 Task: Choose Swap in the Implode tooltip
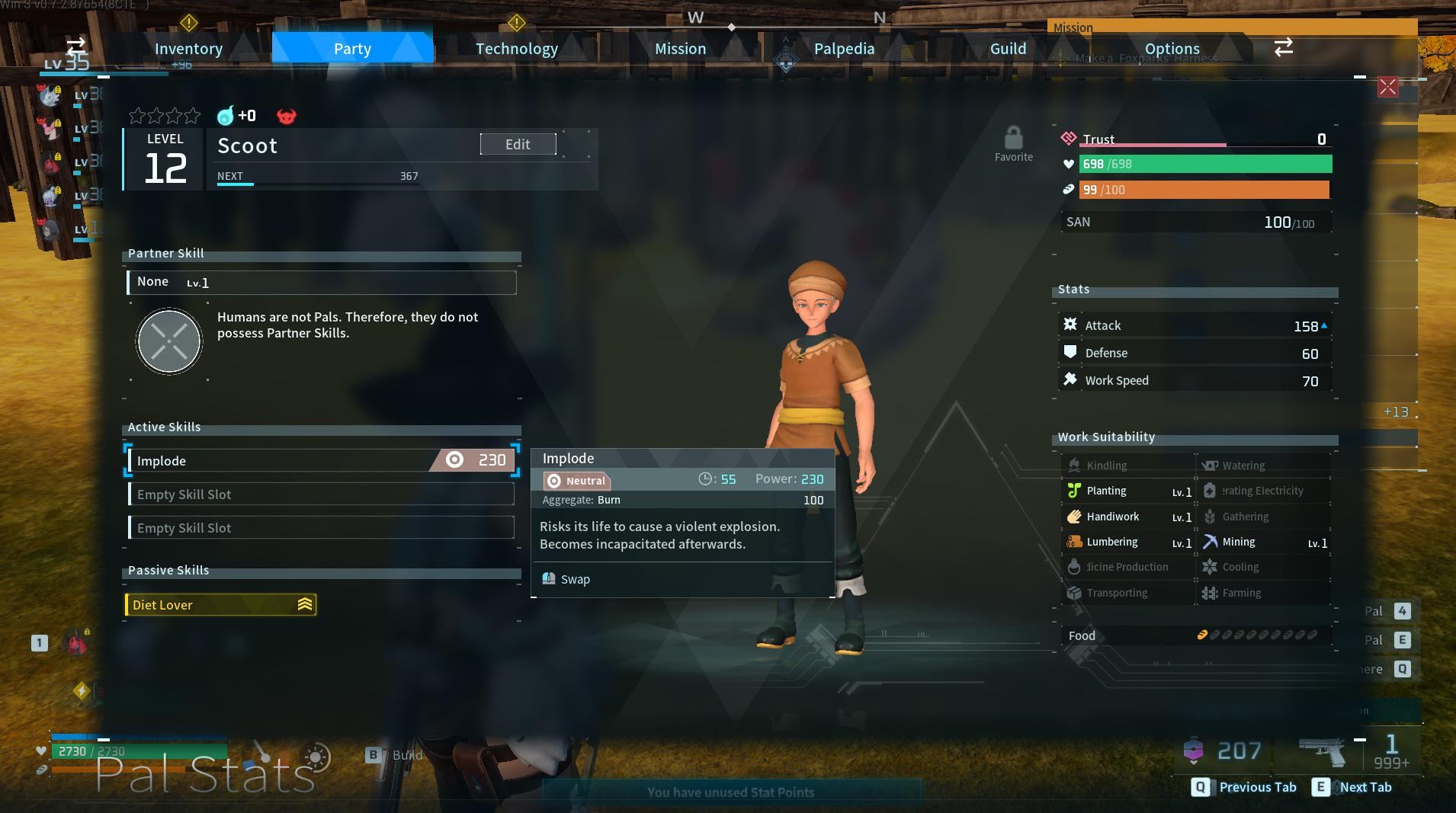[x=574, y=579]
